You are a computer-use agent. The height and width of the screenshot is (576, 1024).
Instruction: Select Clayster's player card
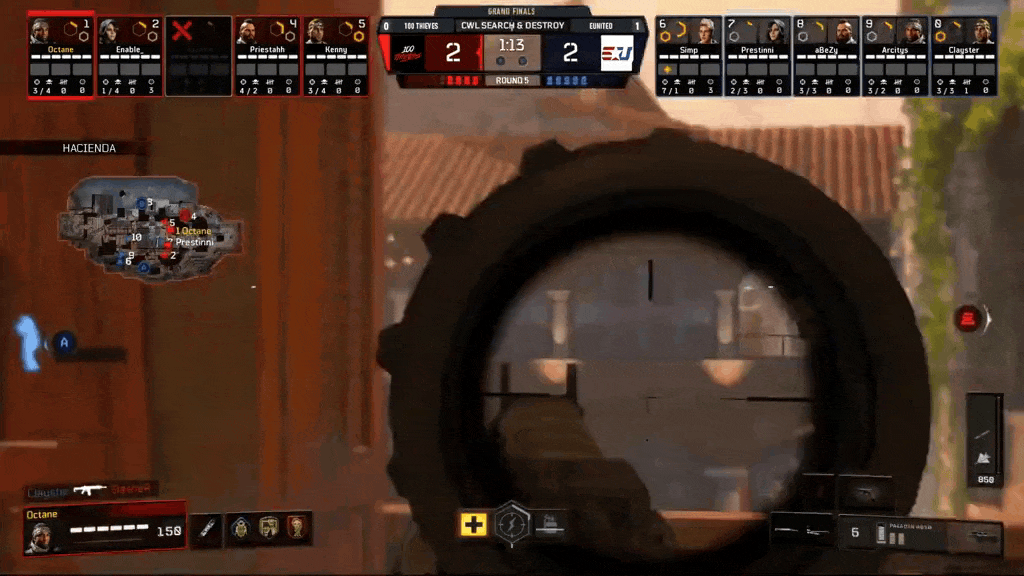tap(964, 56)
